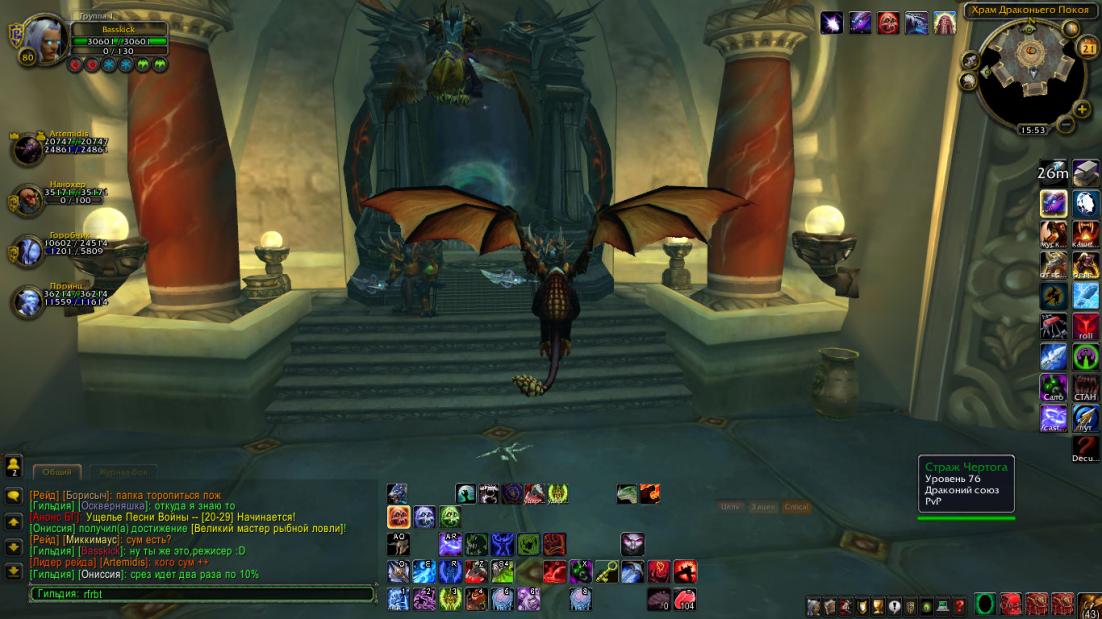
Task: Click the Decu red question mark macro
Action: tap(1085, 447)
